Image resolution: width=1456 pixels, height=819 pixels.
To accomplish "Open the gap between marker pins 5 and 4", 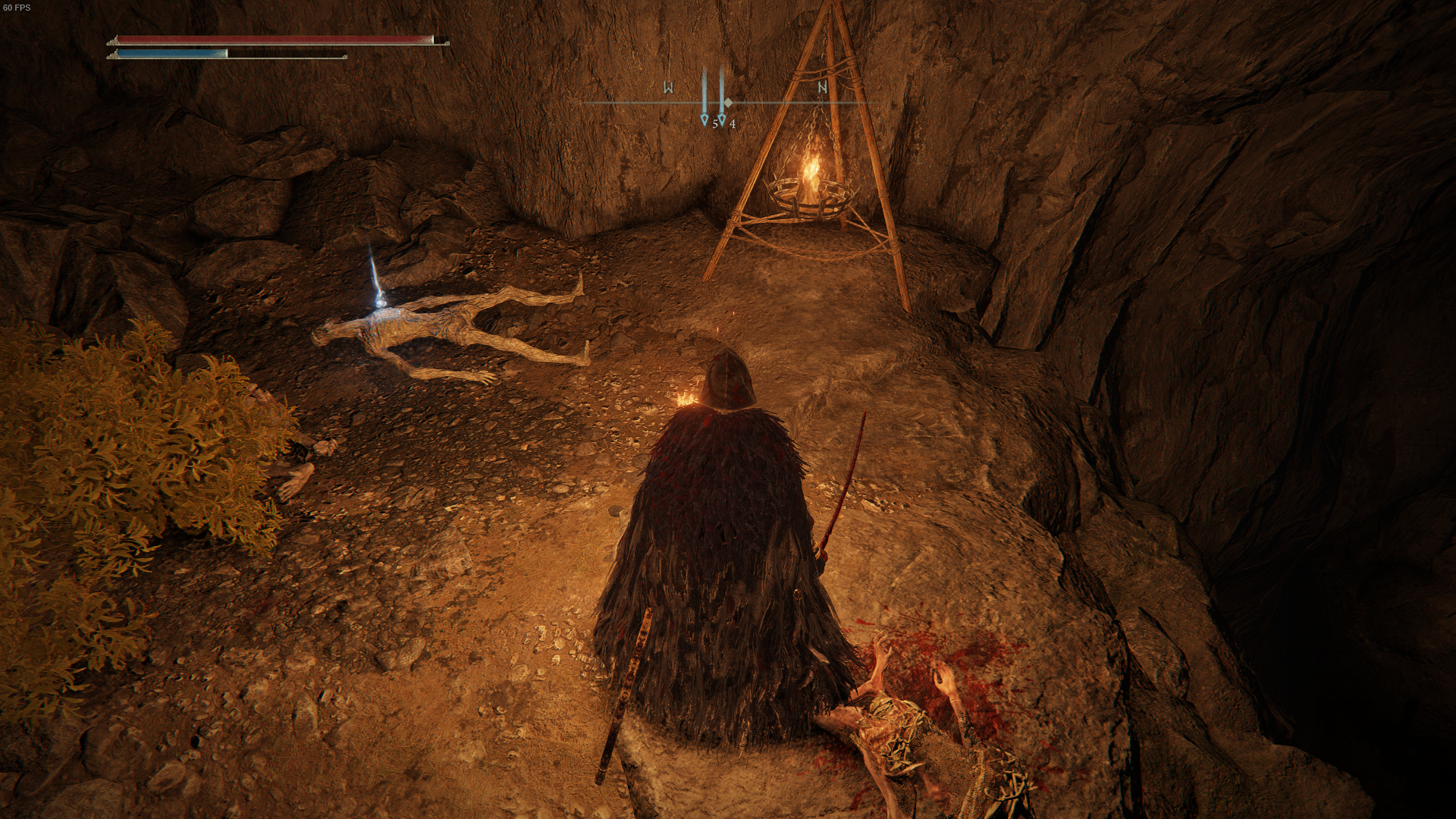I will pos(714,102).
